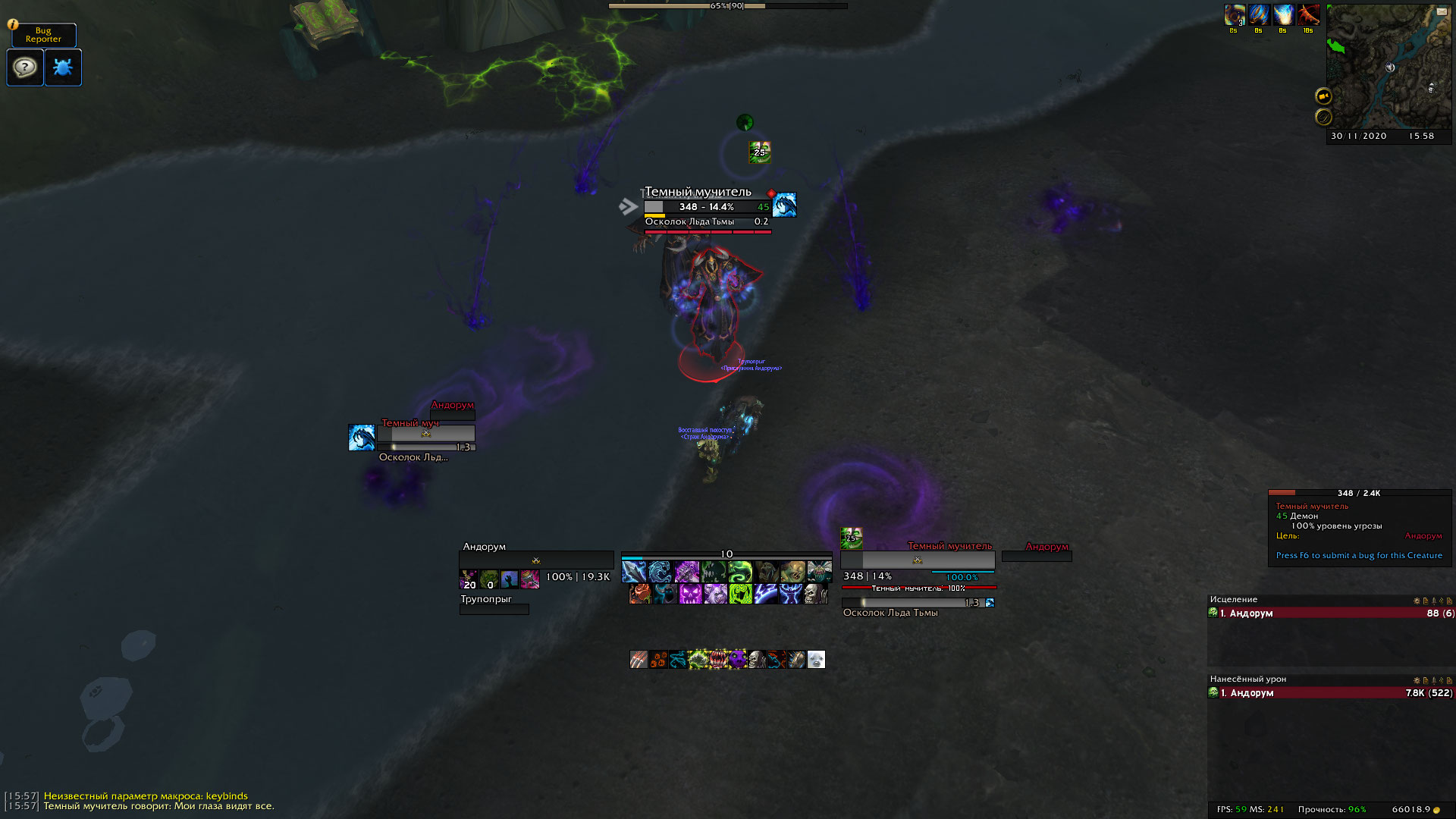Screen dimensions: 1456x819
Task: Click the blue bug icon button
Action: pyautogui.click(x=63, y=67)
